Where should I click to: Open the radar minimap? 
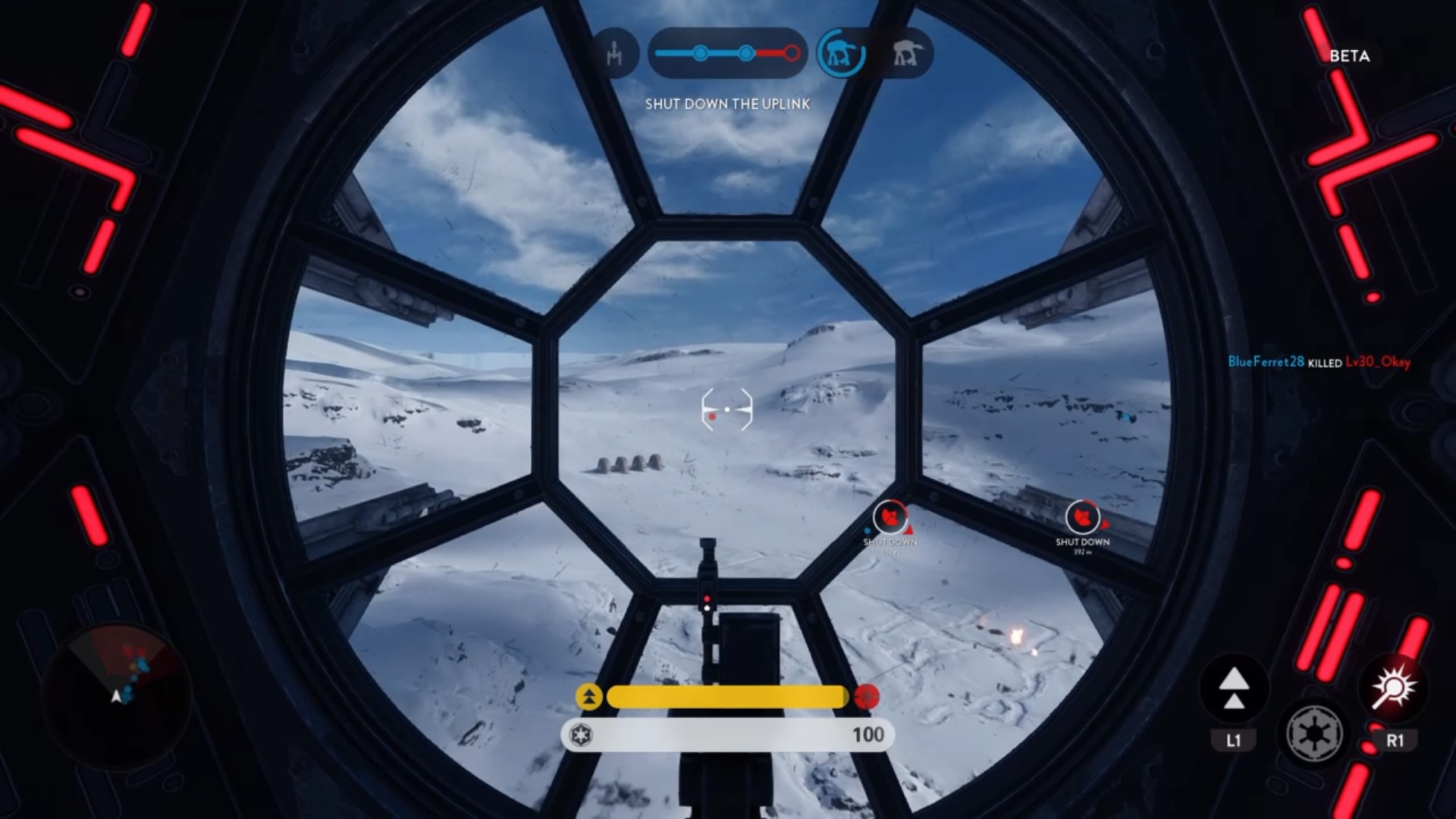pyautogui.click(x=120, y=694)
